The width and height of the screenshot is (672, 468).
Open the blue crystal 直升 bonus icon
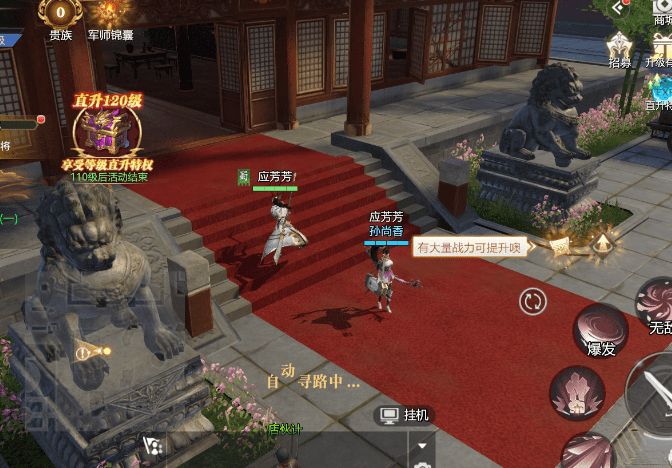click(660, 90)
